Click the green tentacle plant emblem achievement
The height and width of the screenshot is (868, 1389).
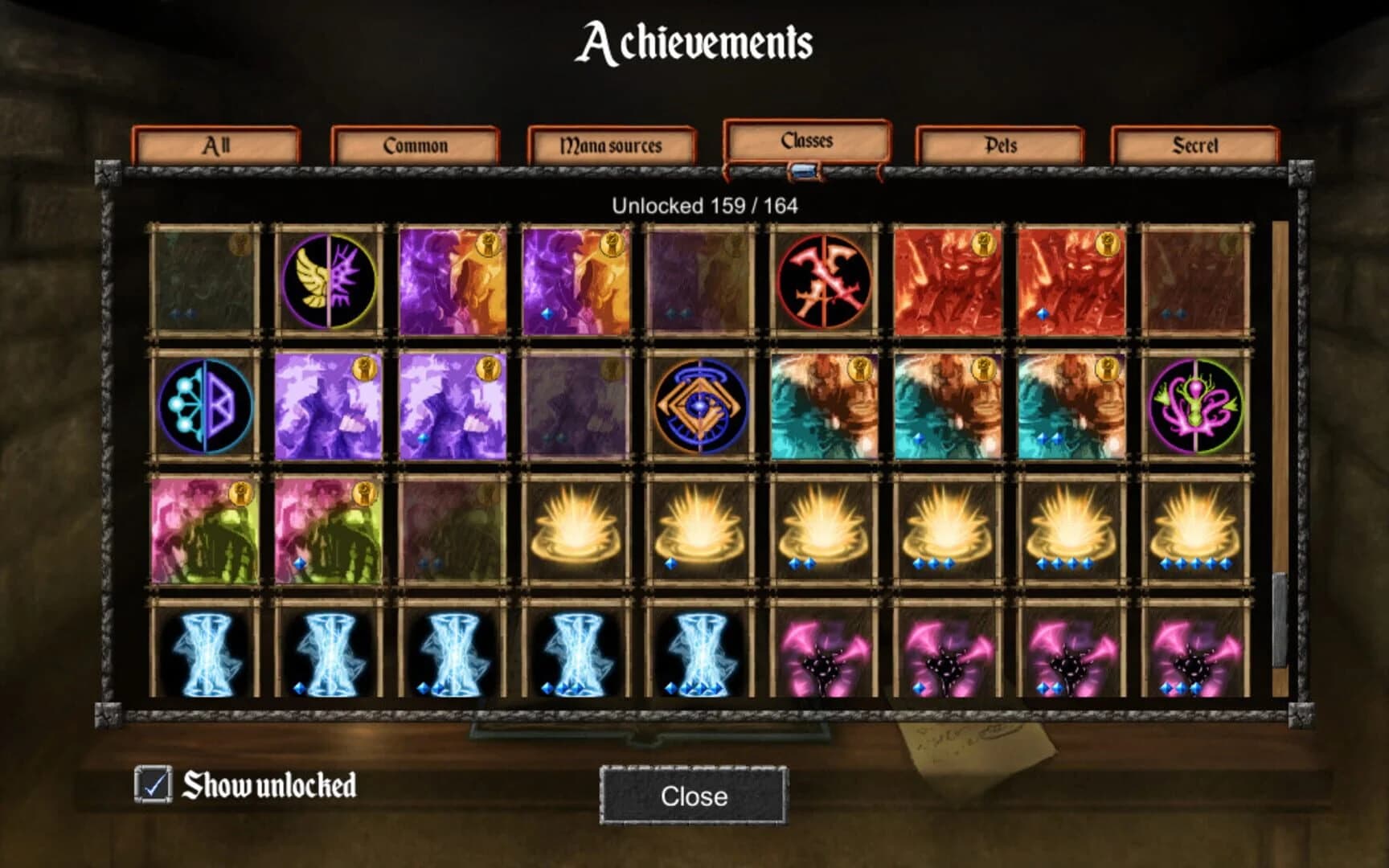click(1196, 404)
